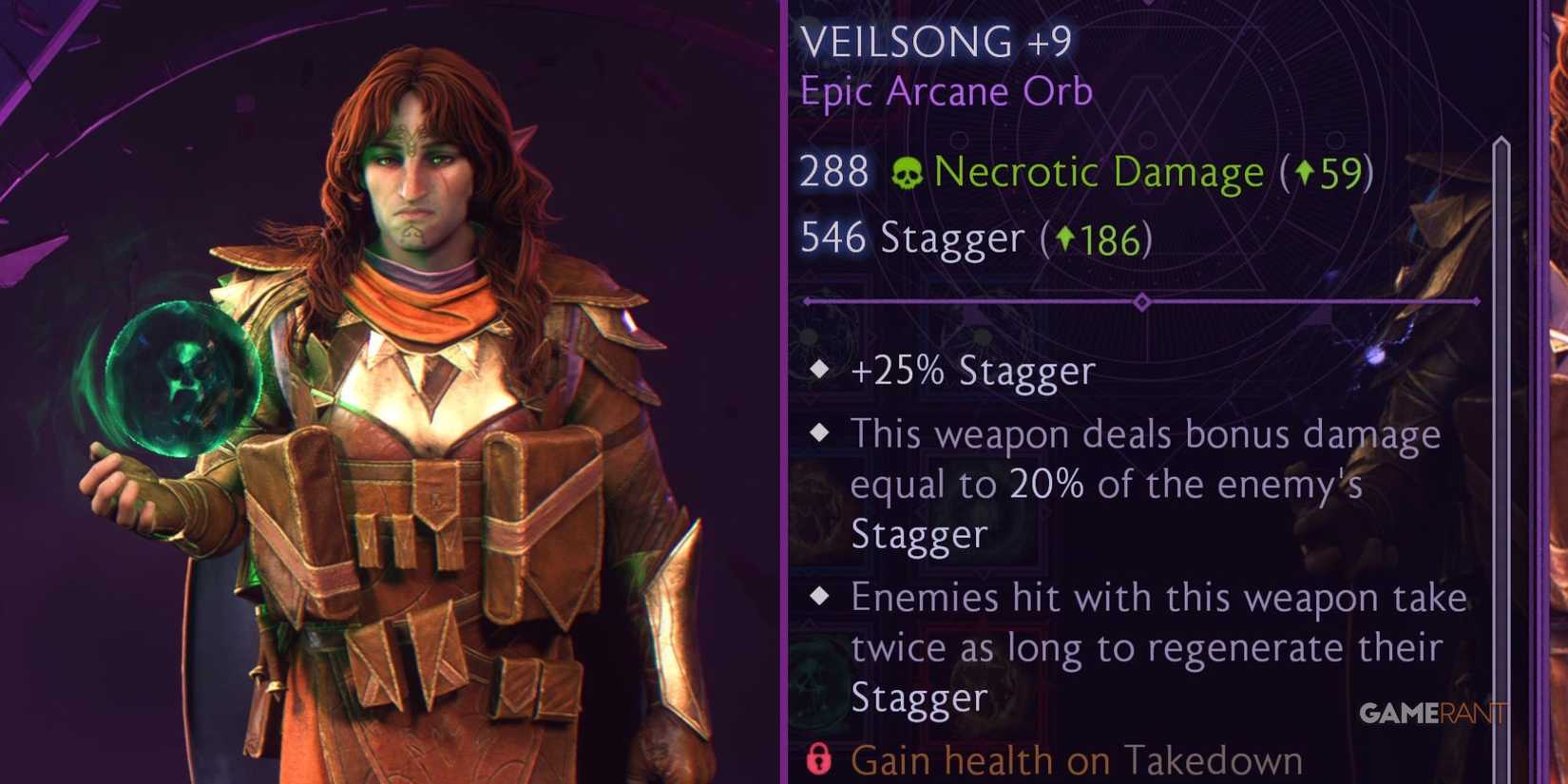The width and height of the screenshot is (1568, 784).
Task: Select the diamond bullet beside +25% Stagger
Action: point(819,371)
